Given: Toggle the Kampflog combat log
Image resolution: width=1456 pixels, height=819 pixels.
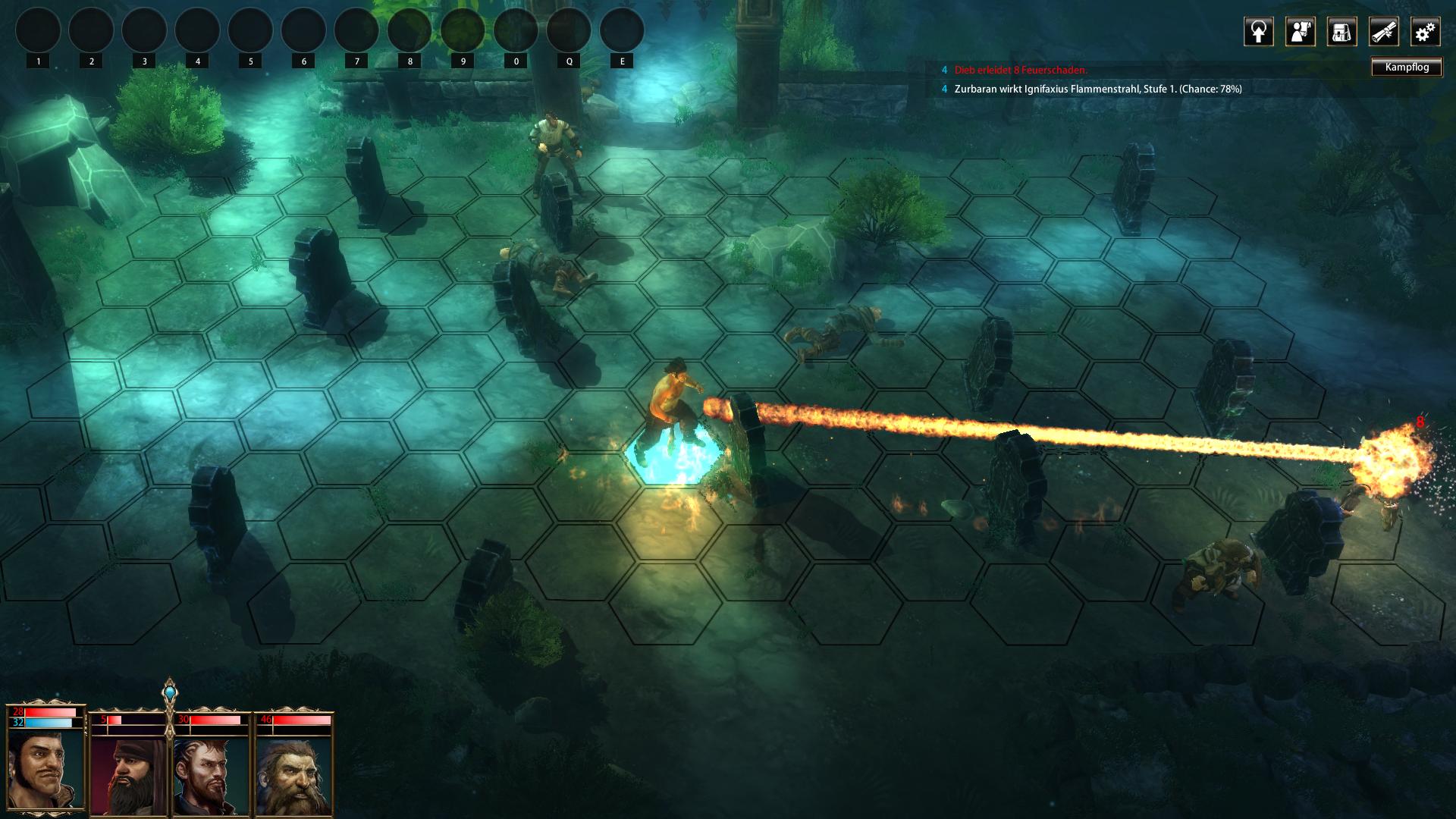Looking at the screenshot, I should pyautogui.click(x=1407, y=67).
